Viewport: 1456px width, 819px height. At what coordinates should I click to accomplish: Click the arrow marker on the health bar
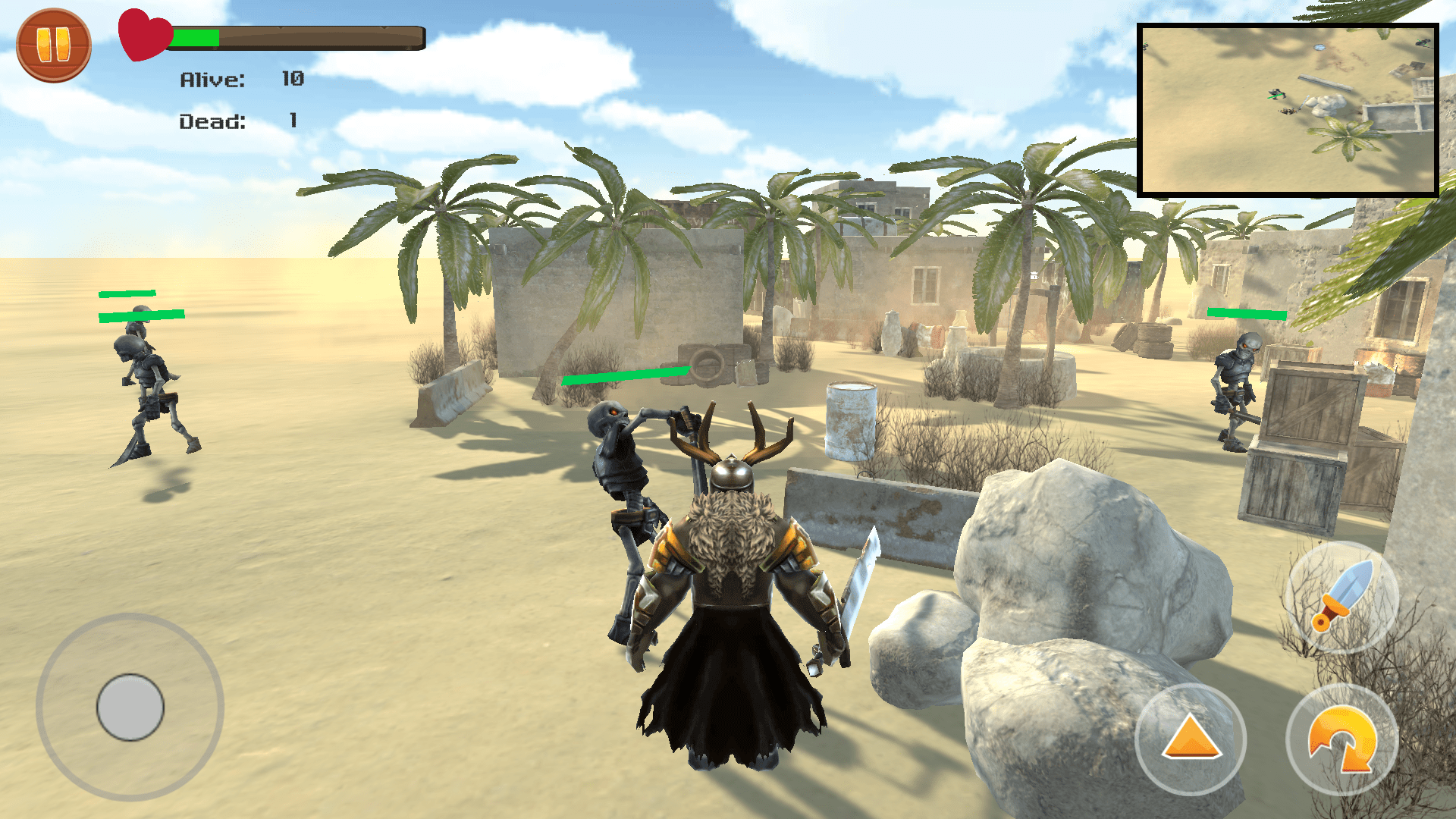(279, 29)
